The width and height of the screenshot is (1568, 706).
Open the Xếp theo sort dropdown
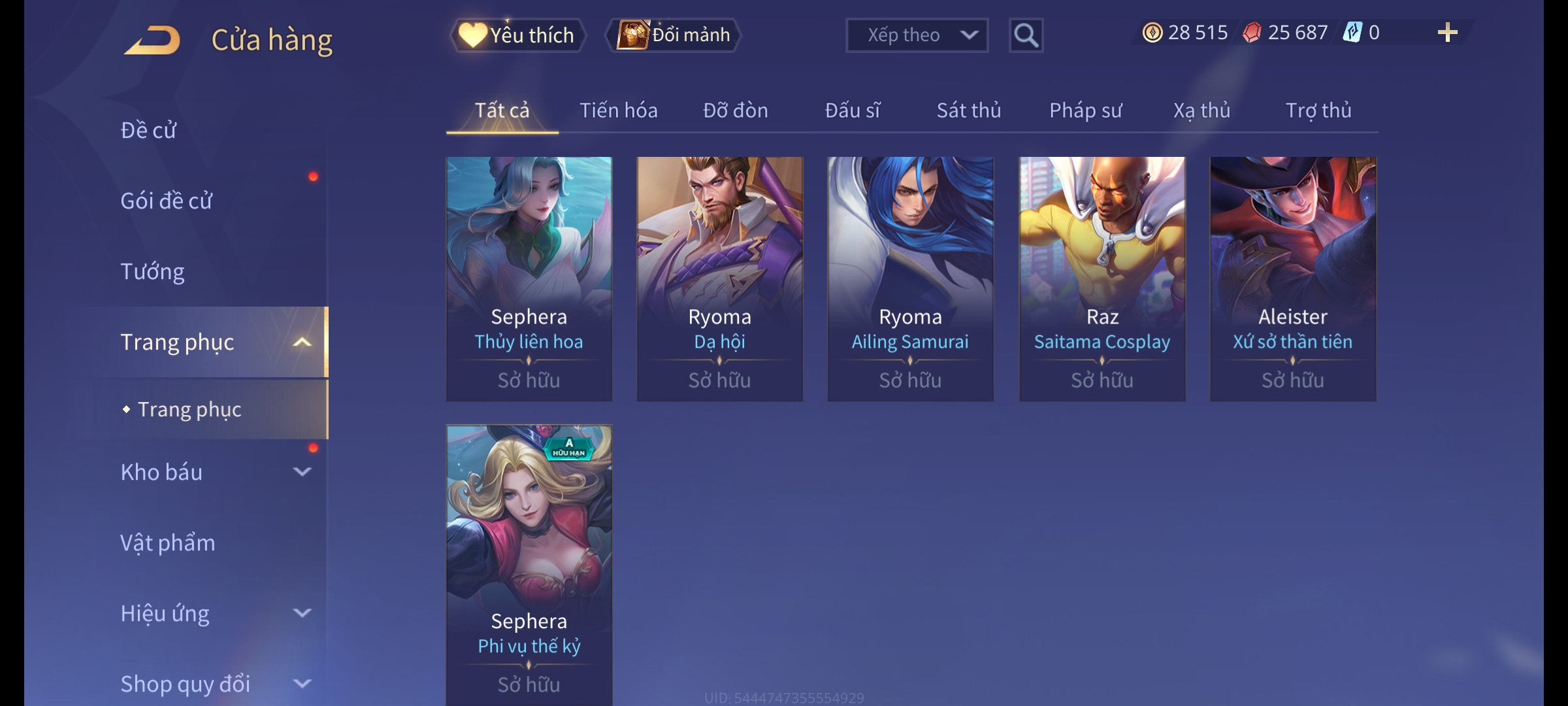[x=916, y=35]
